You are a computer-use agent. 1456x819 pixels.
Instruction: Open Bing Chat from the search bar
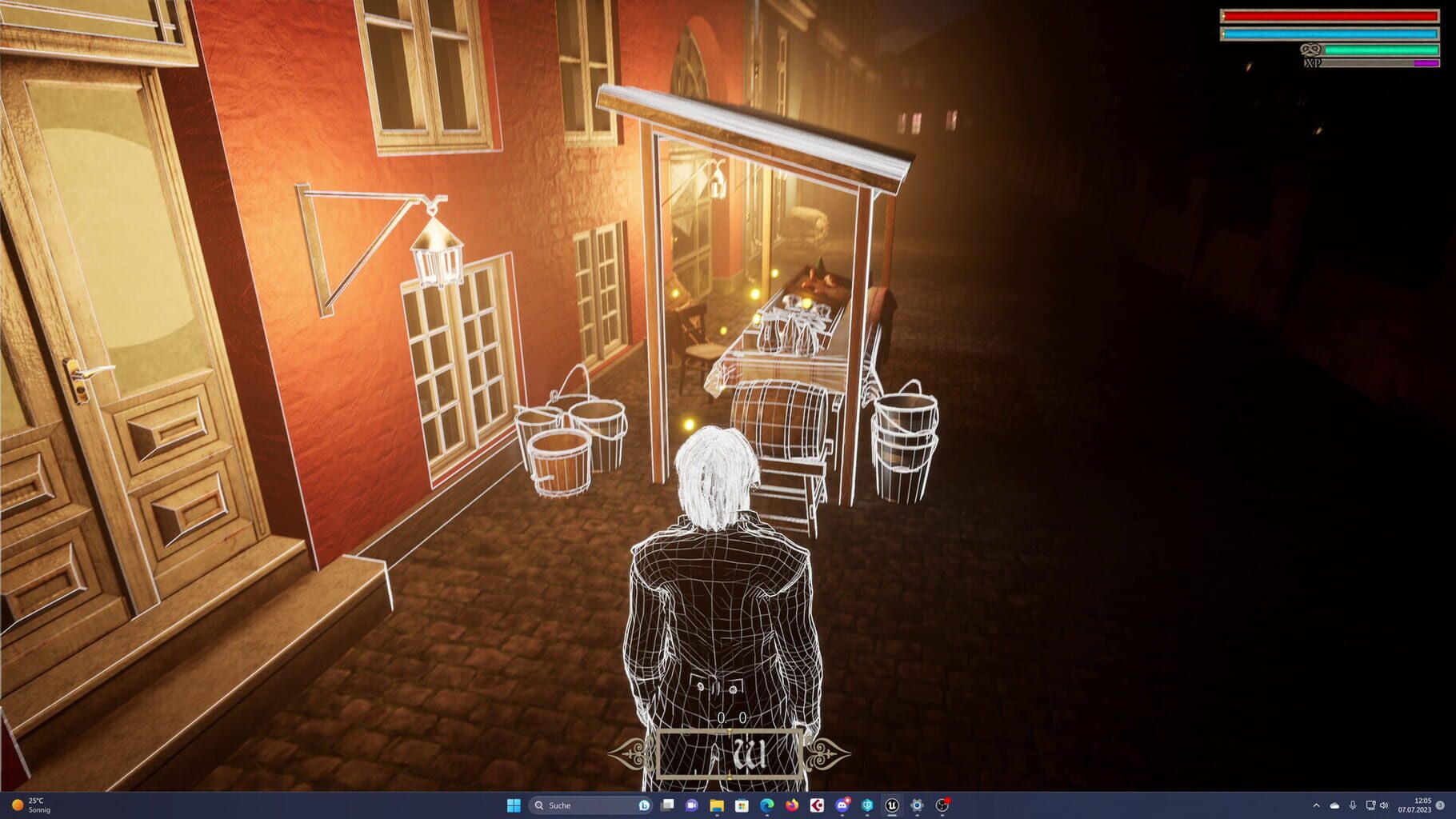(645, 806)
